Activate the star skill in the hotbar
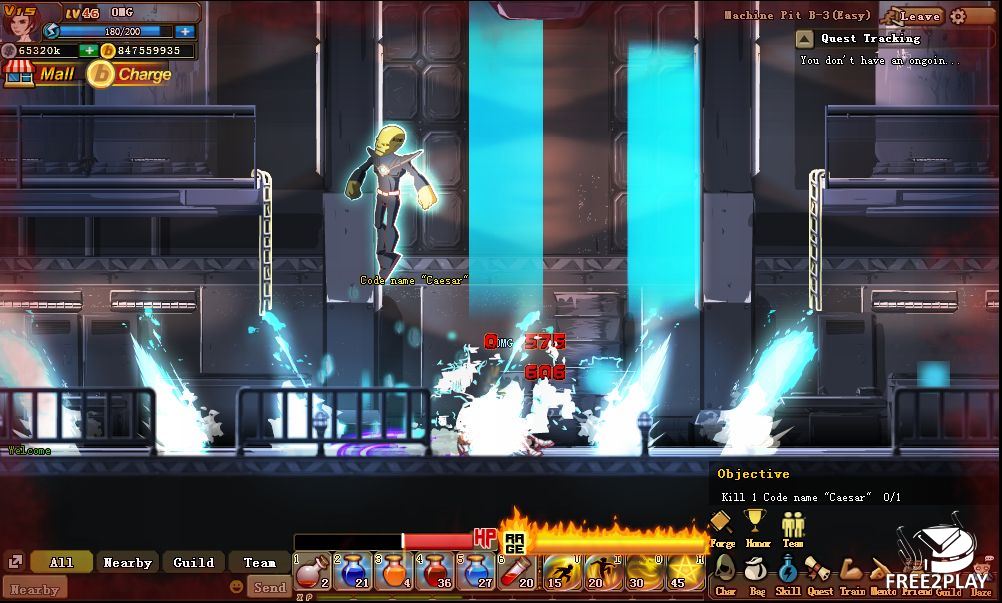1002x603 pixels. tap(685, 572)
